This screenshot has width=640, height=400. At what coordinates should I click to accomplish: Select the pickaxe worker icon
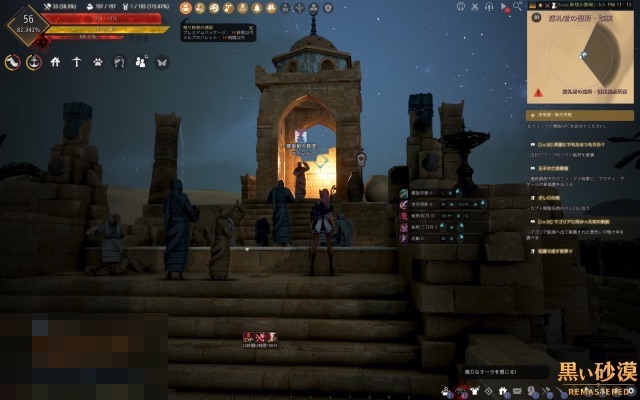[76, 63]
